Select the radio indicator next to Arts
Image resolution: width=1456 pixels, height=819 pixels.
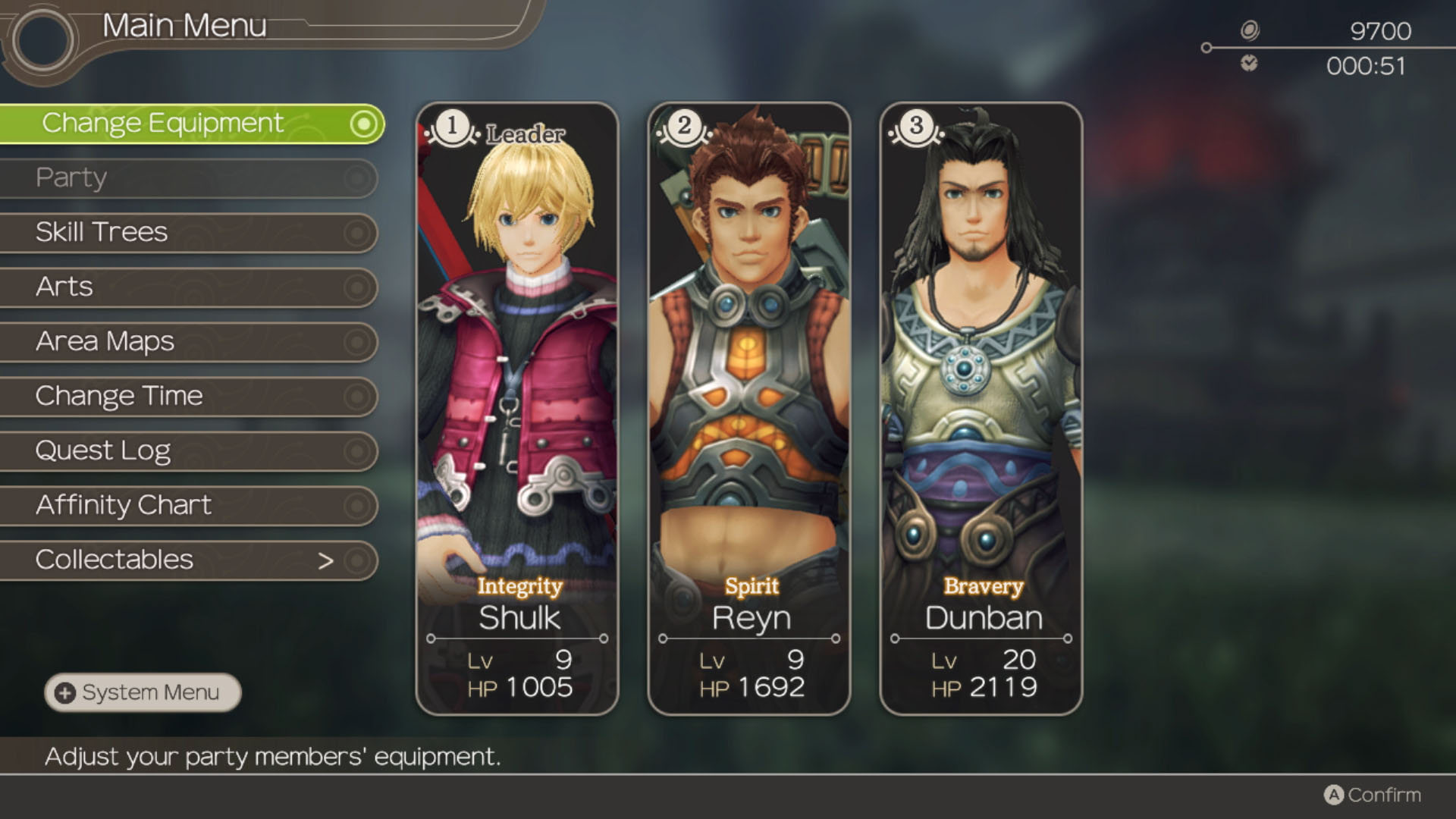point(356,287)
